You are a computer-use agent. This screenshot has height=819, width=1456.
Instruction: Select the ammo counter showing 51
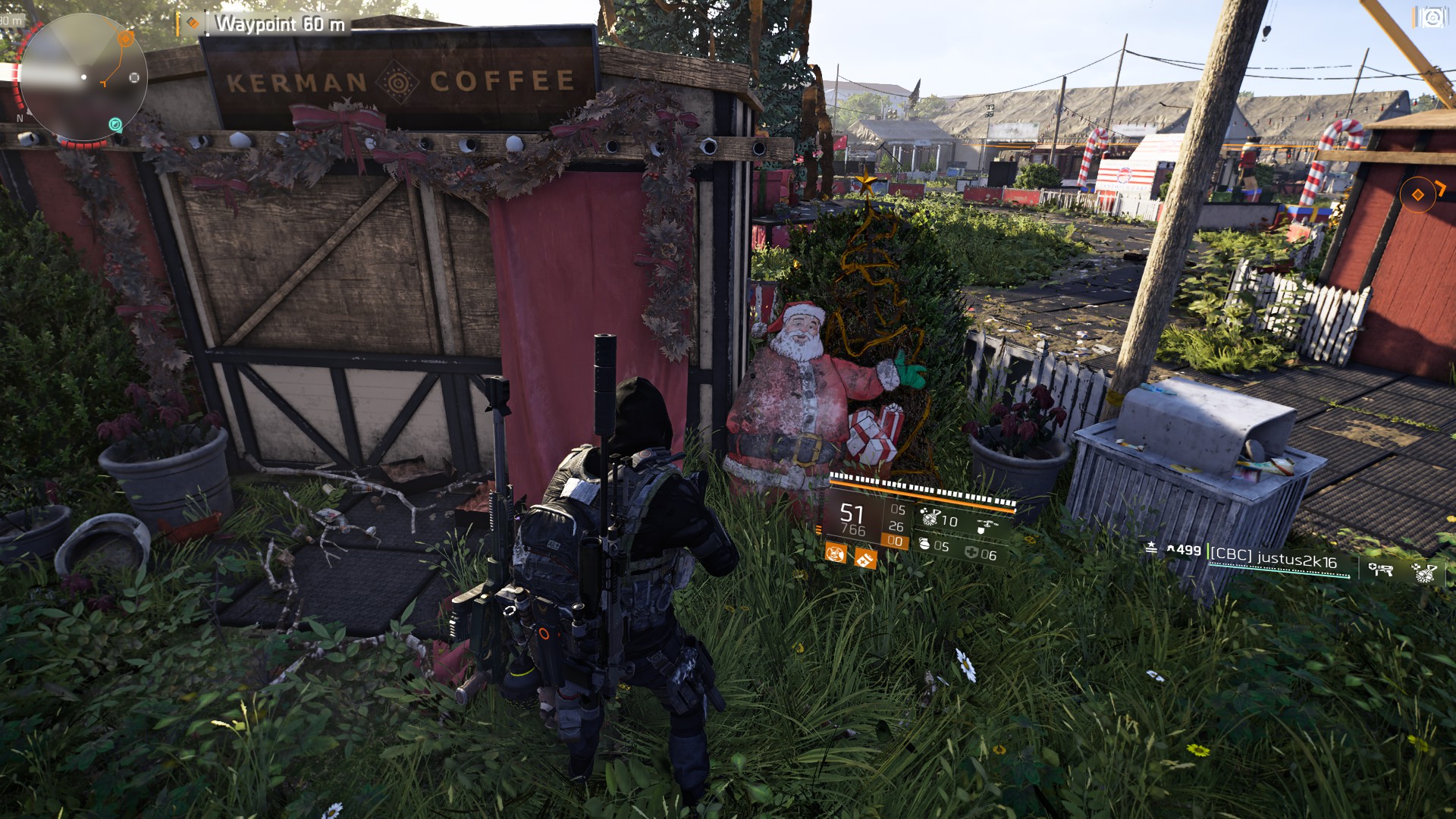point(850,514)
